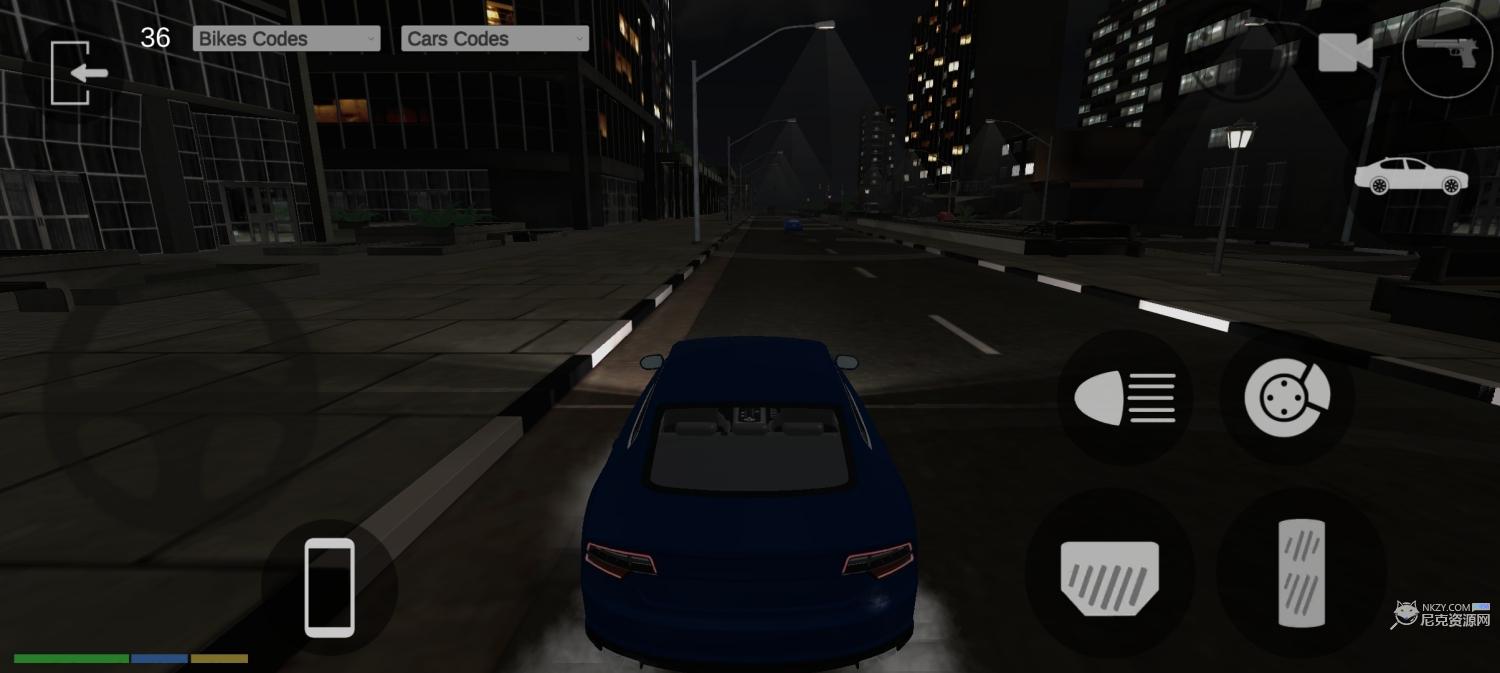Open the Bikes Codes dropdown
The image size is (1500, 673).
point(286,39)
